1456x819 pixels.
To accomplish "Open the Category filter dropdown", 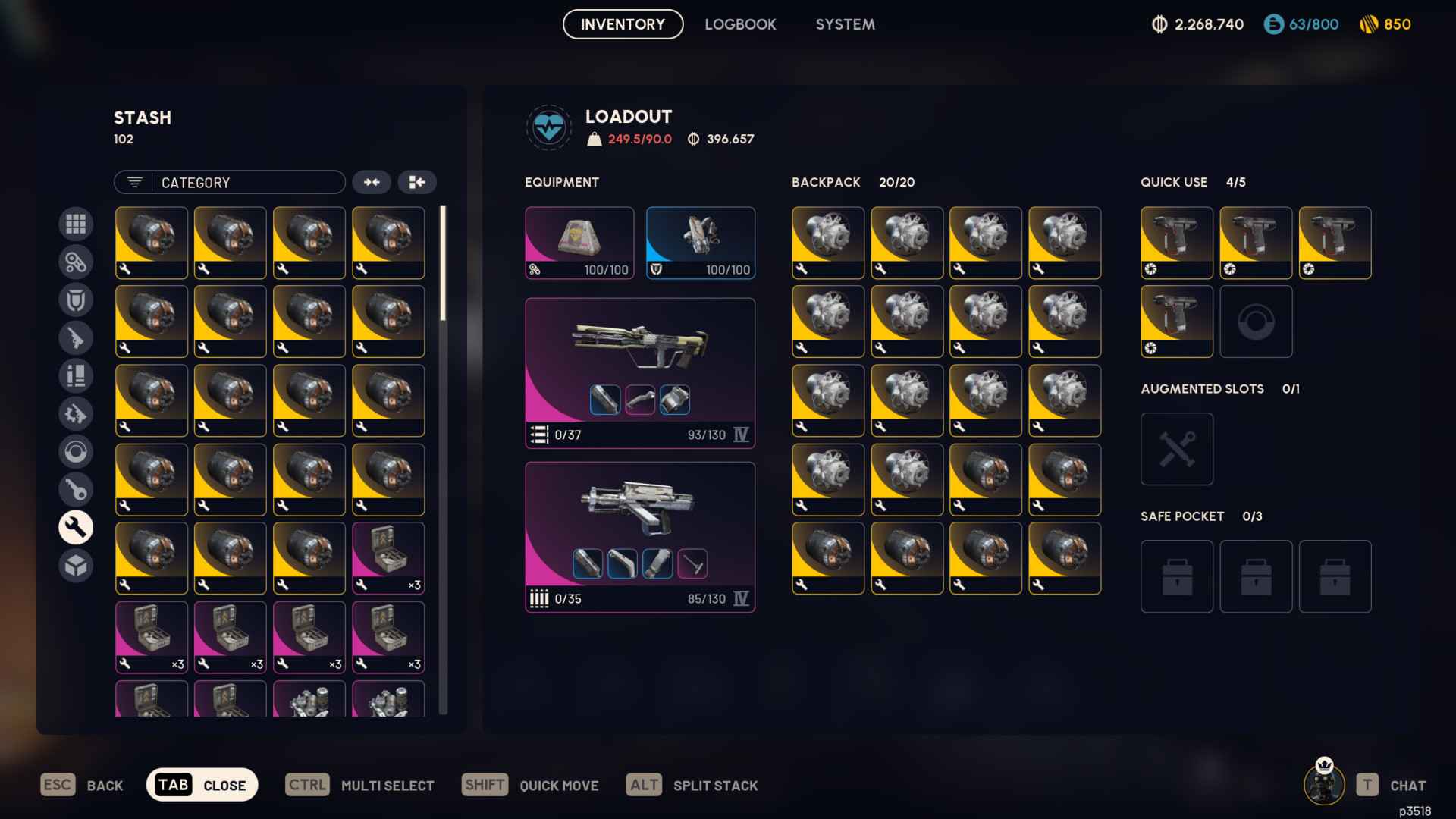I will coord(229,182).
